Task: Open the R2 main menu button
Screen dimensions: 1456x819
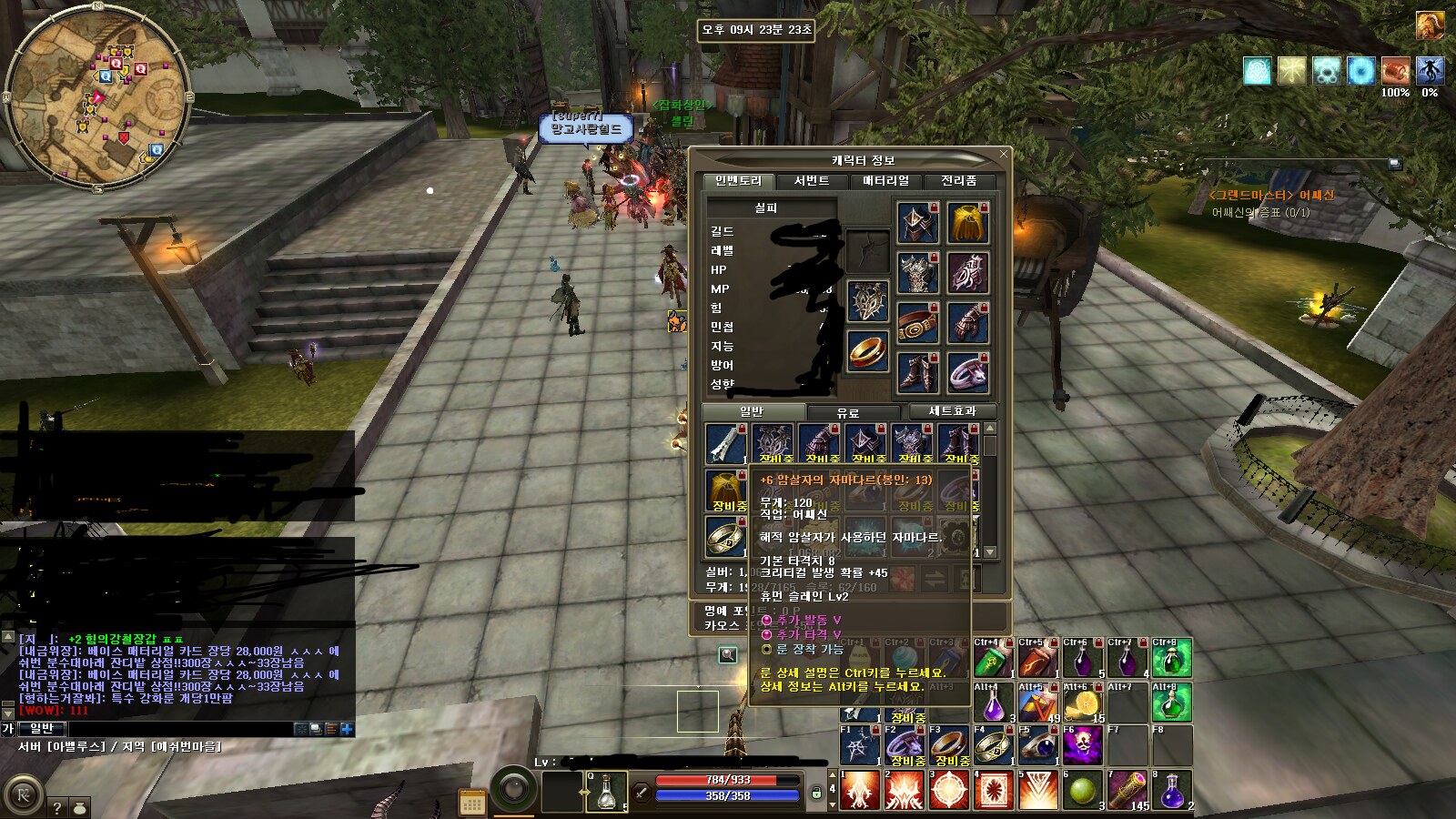Action: click(23, 795)
